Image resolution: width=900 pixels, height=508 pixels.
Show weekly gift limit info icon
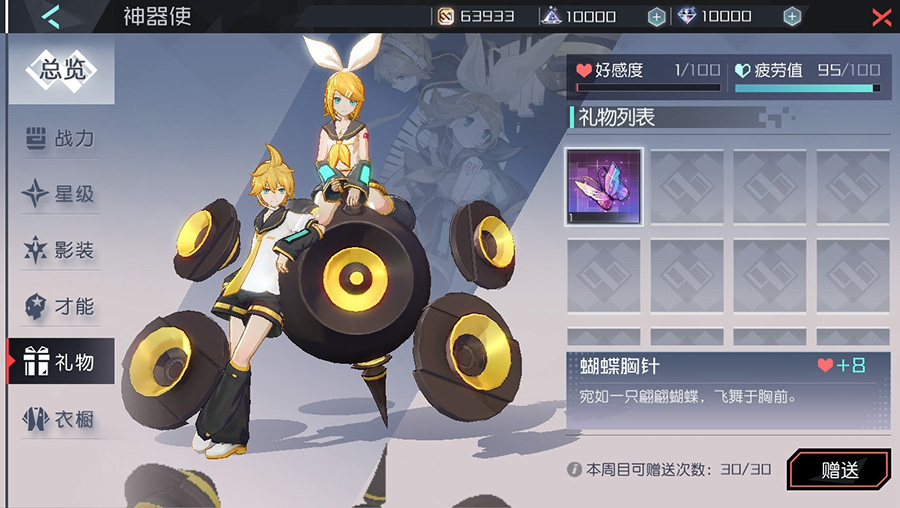coord(575,469)
